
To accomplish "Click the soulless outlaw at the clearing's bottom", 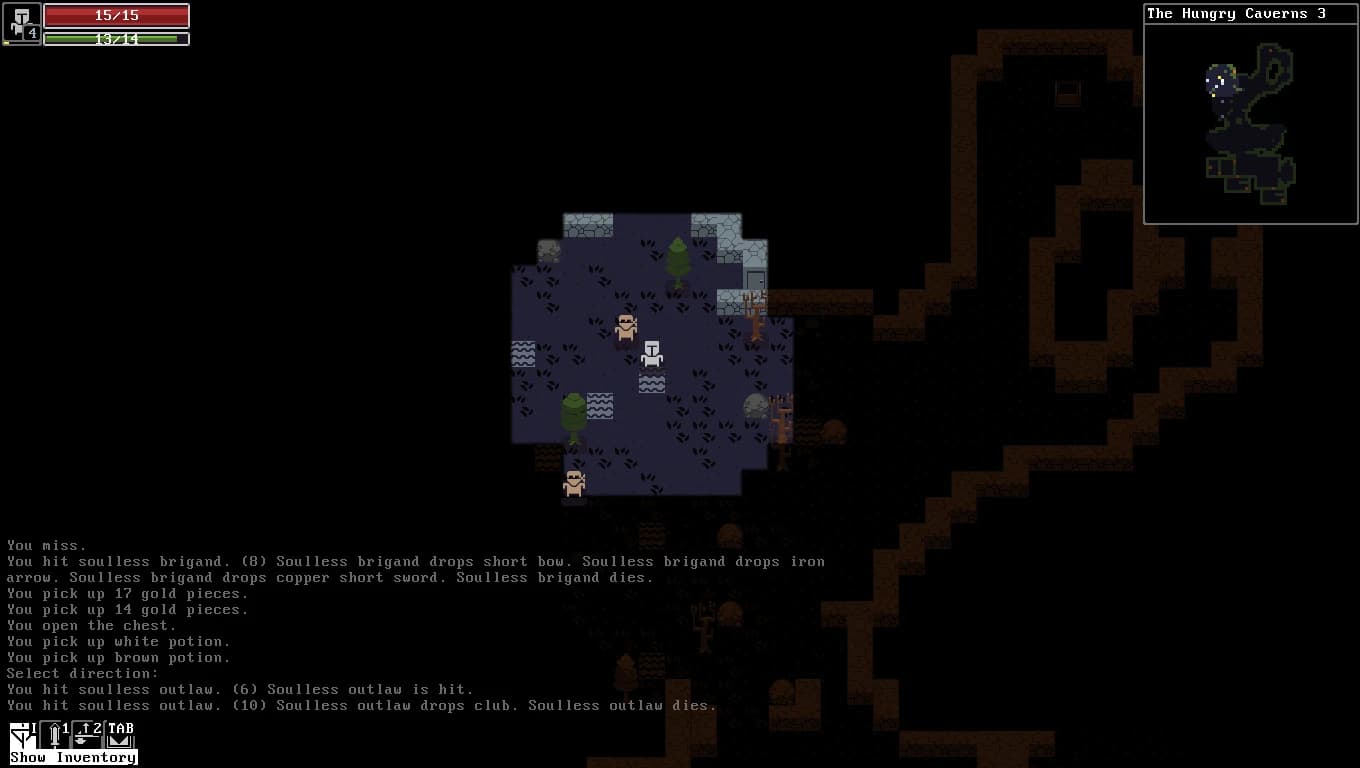I will pyautogui.click(x=574, y=483).
